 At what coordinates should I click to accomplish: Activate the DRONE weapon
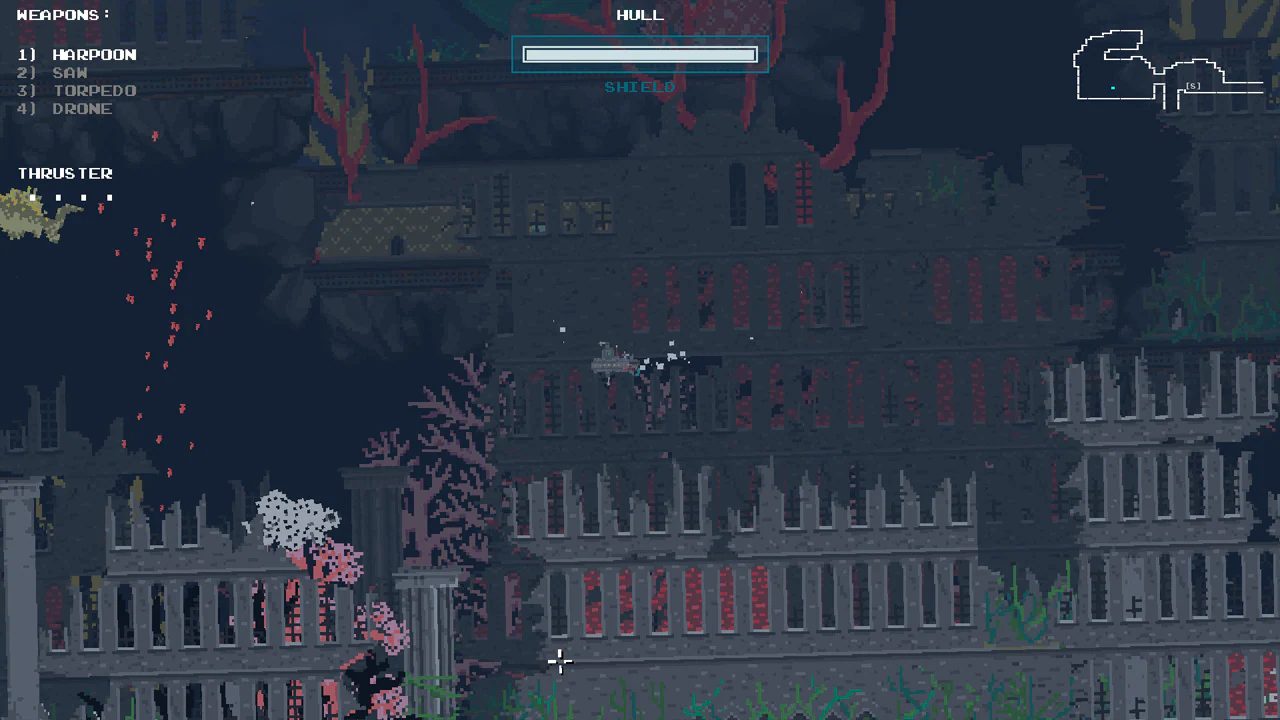click(x=82, y=108)
